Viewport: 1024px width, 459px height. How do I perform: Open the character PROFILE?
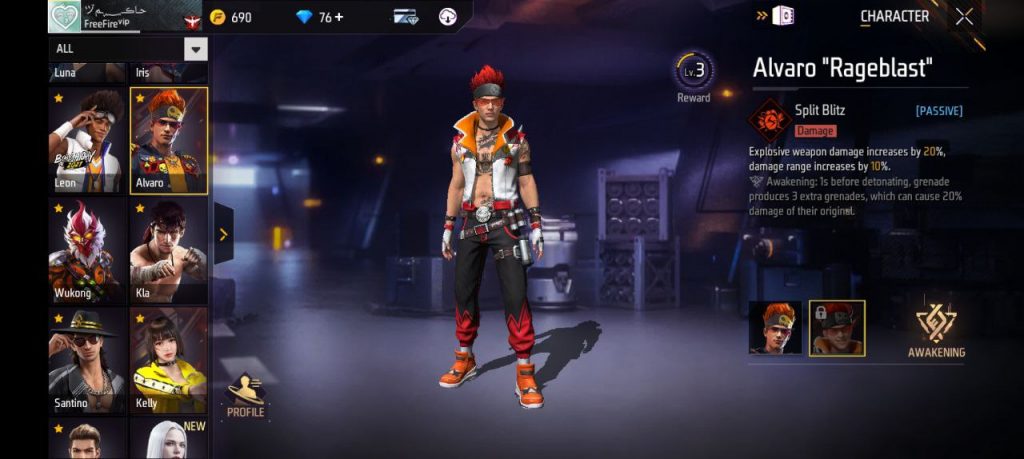(245, 394)
